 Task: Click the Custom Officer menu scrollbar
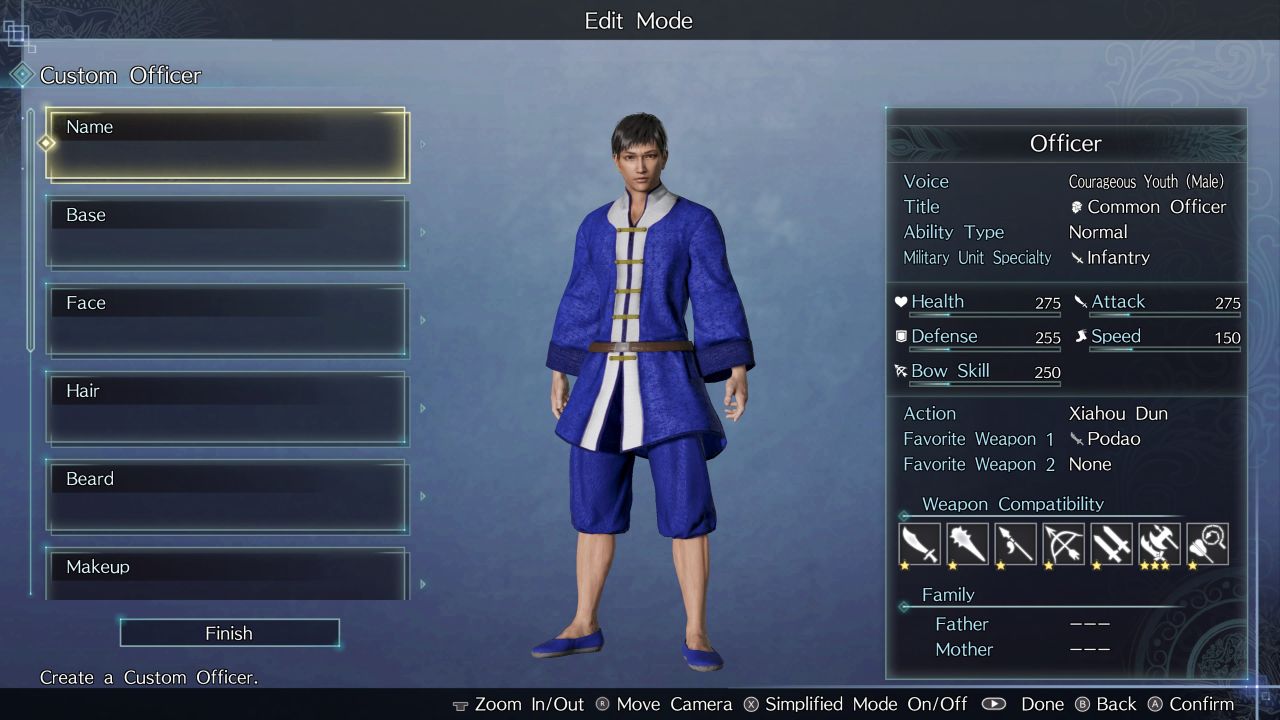tap(31, 230)
